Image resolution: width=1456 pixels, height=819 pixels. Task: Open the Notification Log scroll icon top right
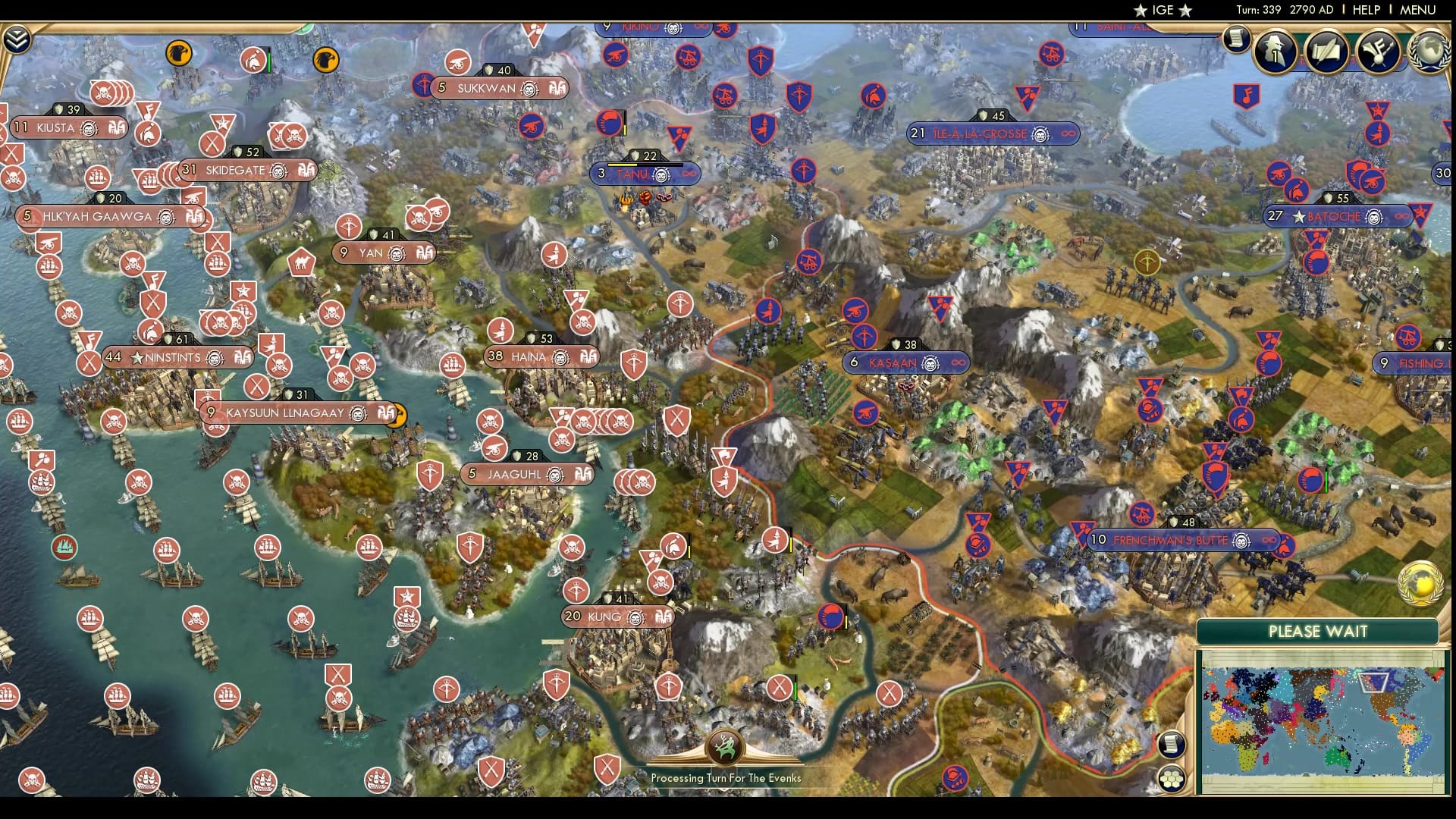[x=1236, y=39]
